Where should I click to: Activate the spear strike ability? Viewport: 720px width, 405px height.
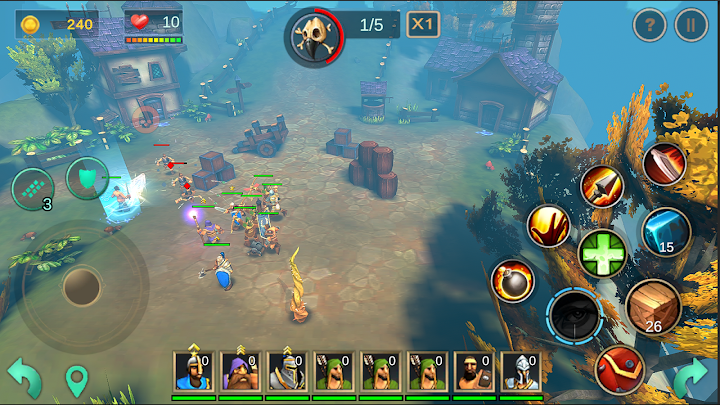click(602, 186)
